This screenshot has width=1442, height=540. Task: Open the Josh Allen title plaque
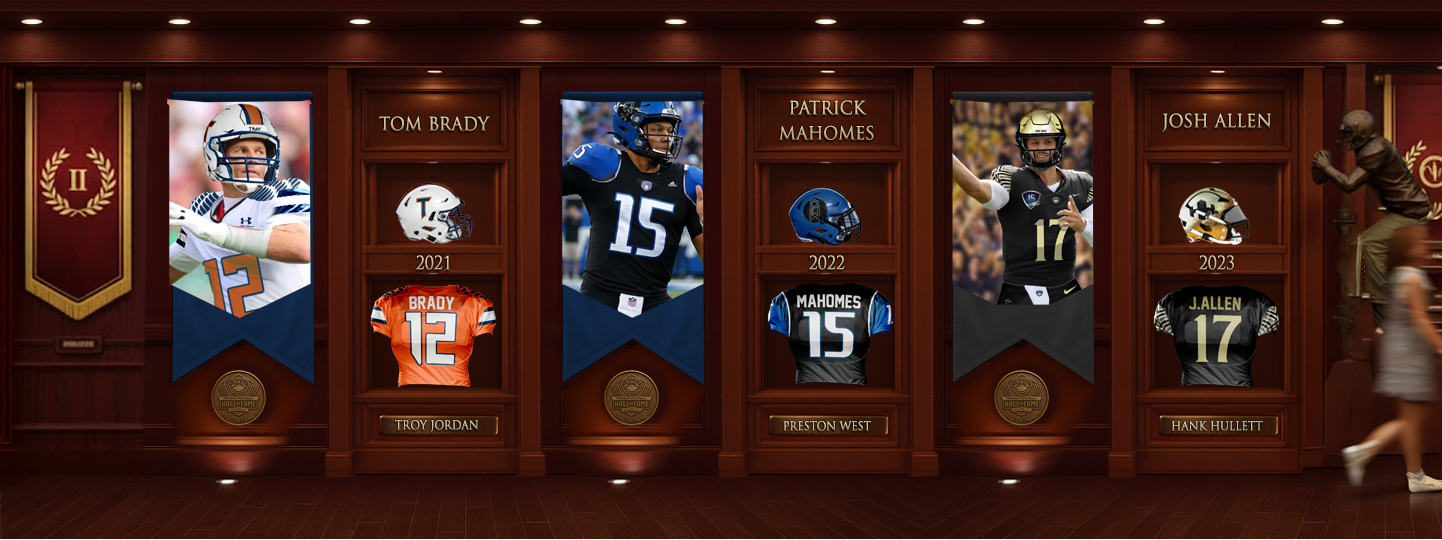click(1216, 121)
